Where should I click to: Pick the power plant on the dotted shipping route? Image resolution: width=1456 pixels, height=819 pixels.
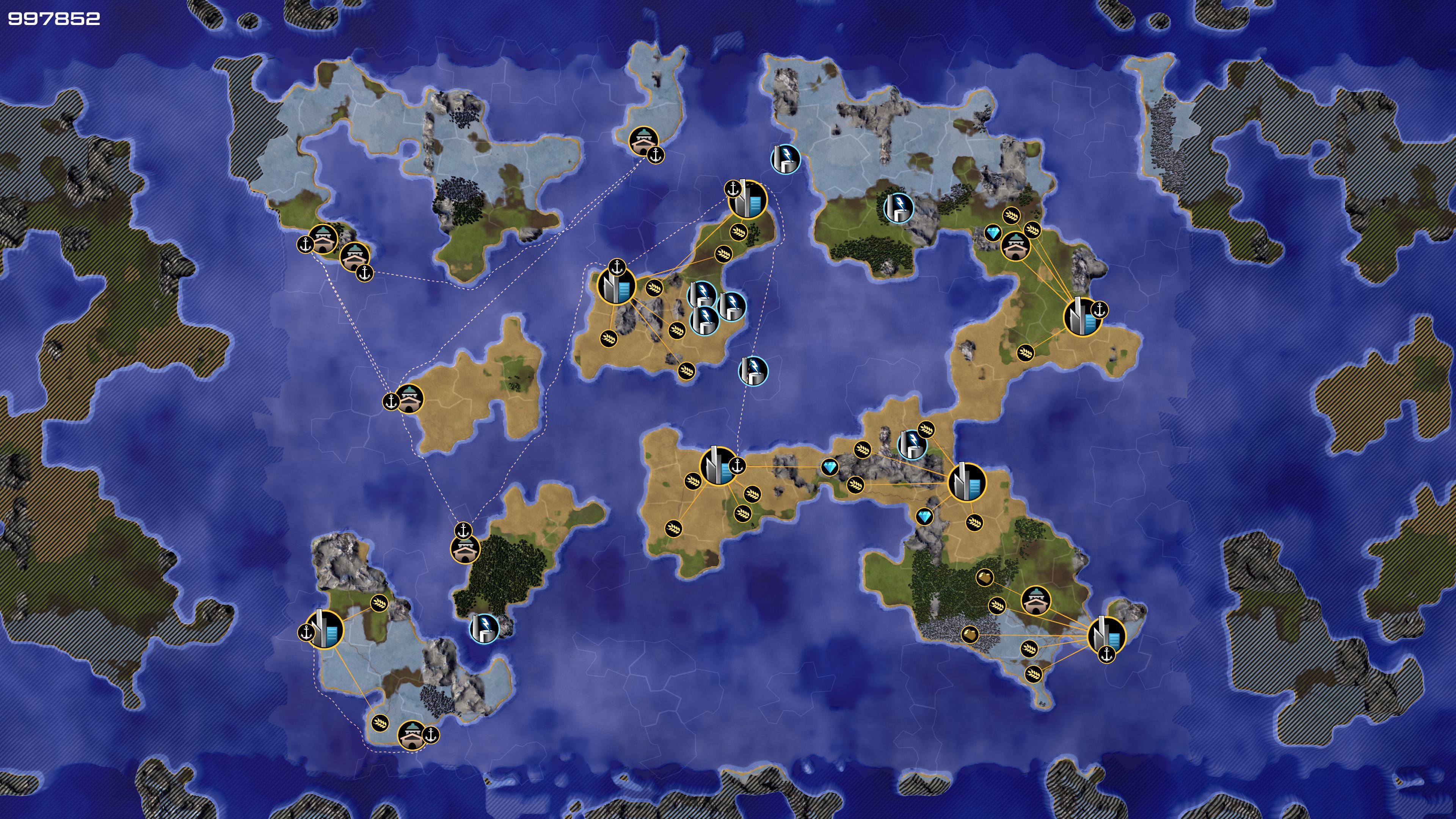coord(753,371)
